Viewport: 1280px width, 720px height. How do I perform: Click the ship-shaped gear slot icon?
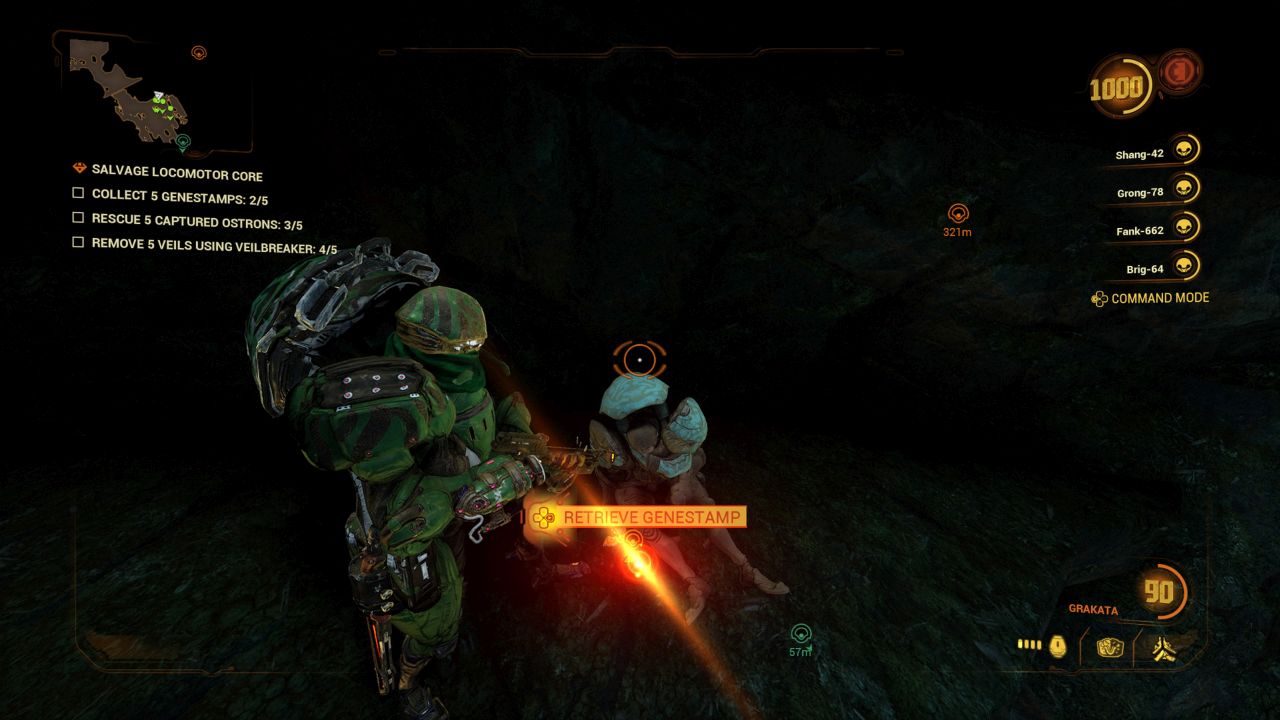1164,647
